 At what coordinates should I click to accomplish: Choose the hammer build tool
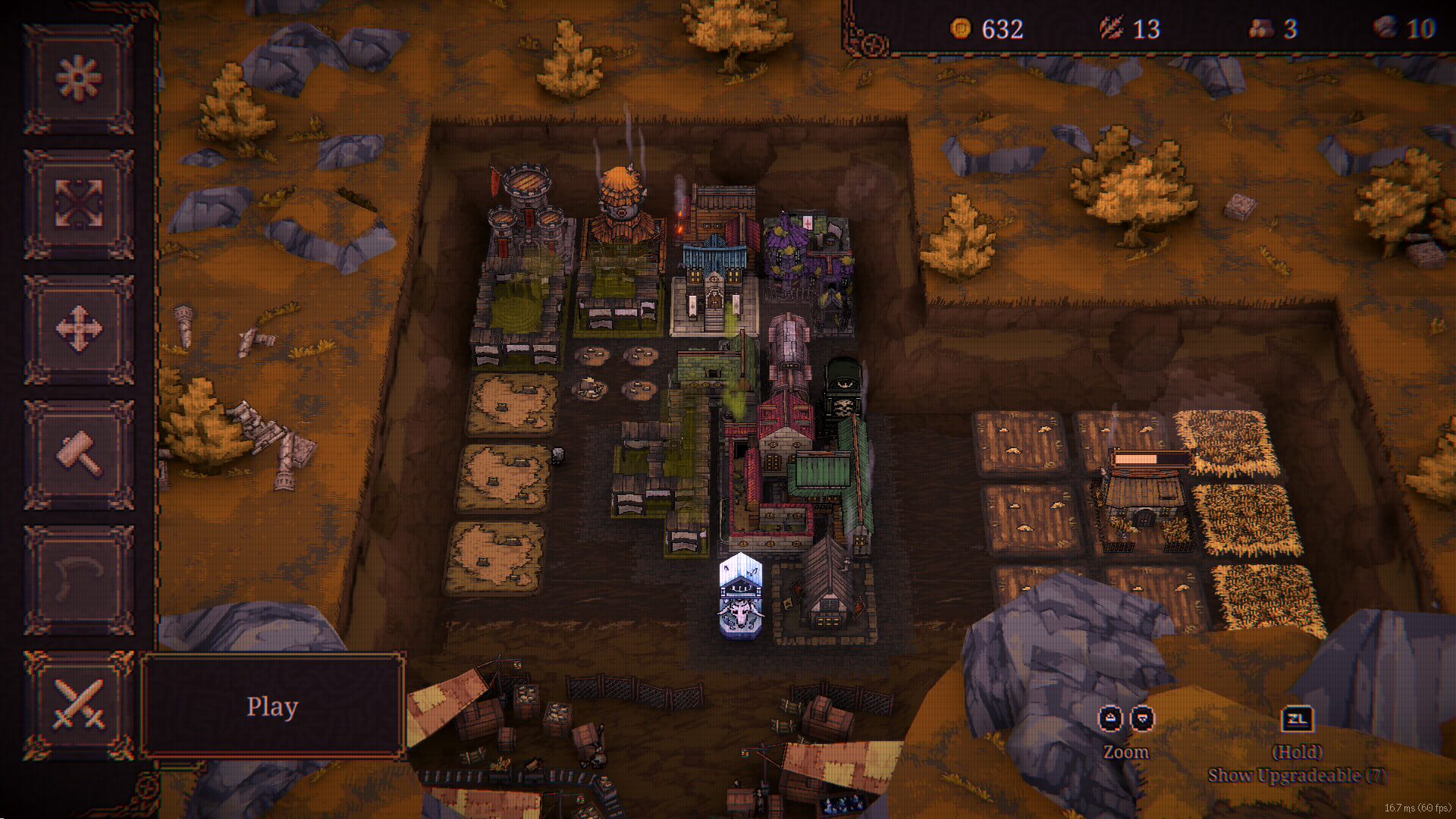(79, 454)
